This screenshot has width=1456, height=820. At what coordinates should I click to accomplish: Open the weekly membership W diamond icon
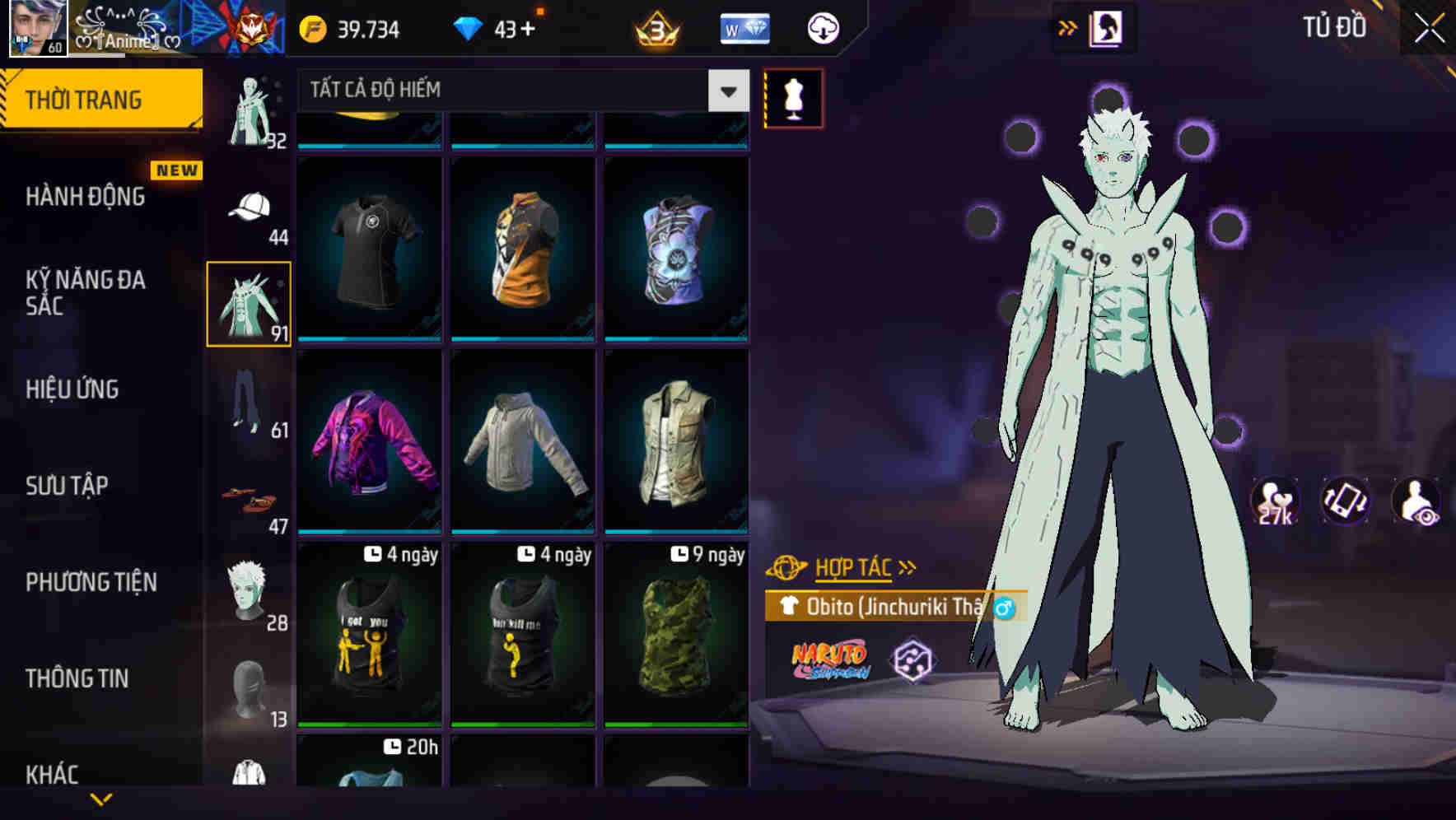(x=744, y=27)
